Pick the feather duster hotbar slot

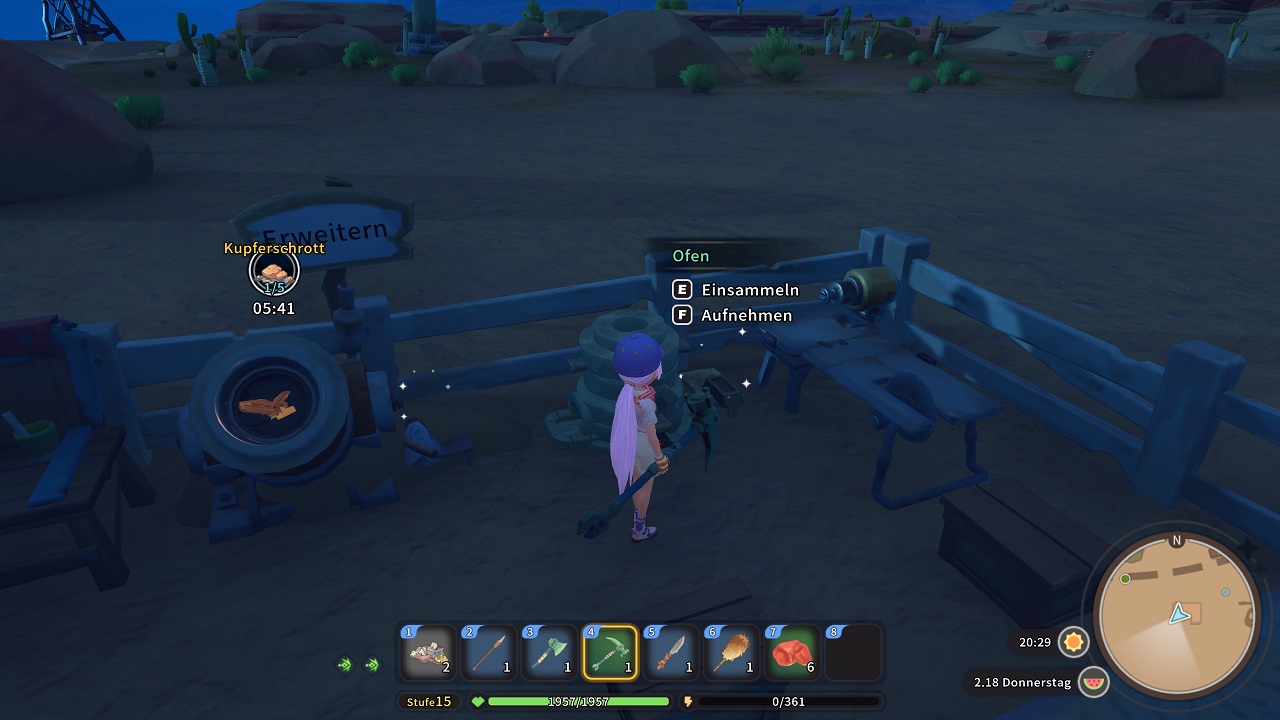[729, 653]
